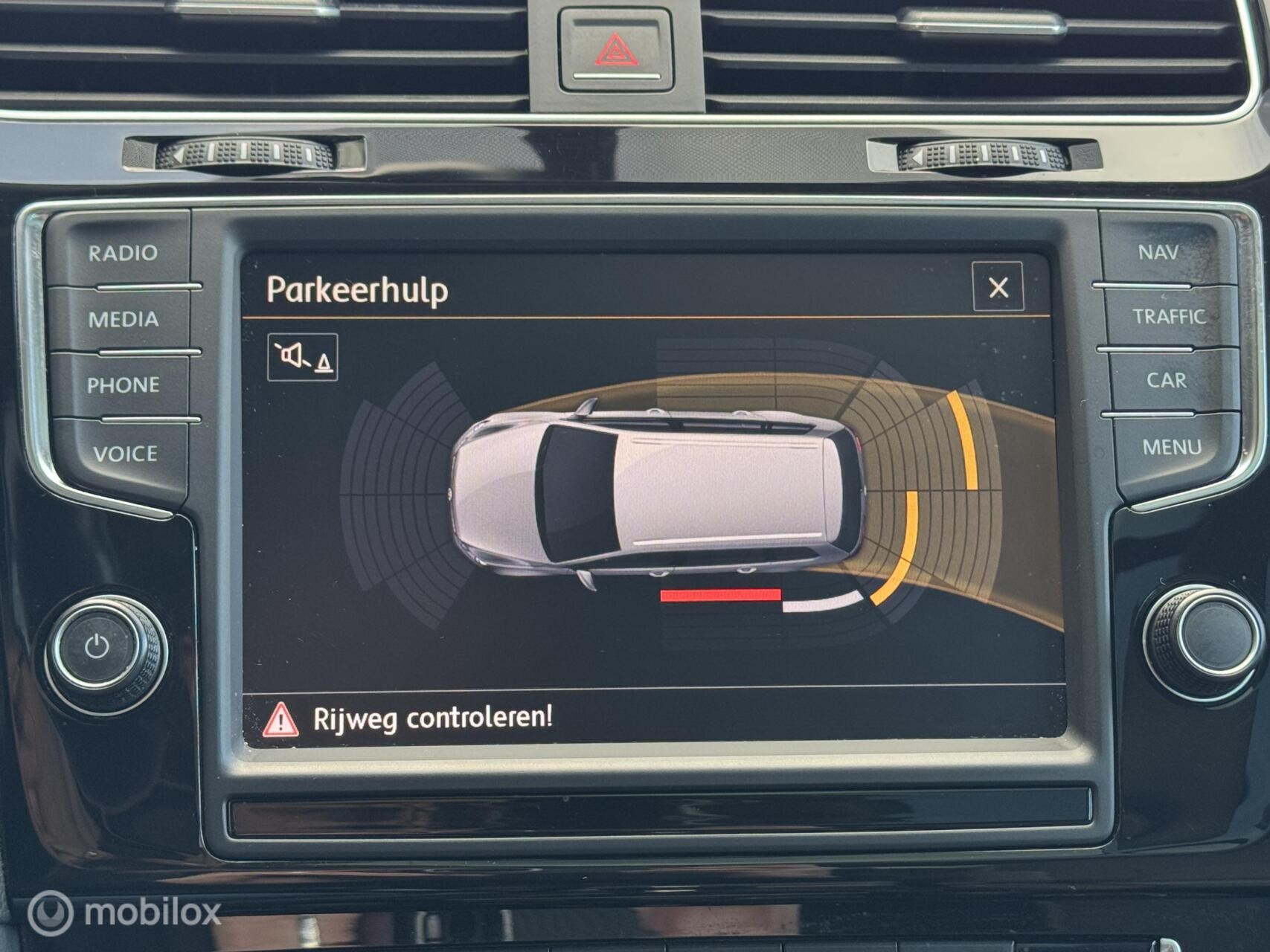Open the NAV navigation screen
This screenshot has height=952, width=1270.
click(x=1161, y=253)
